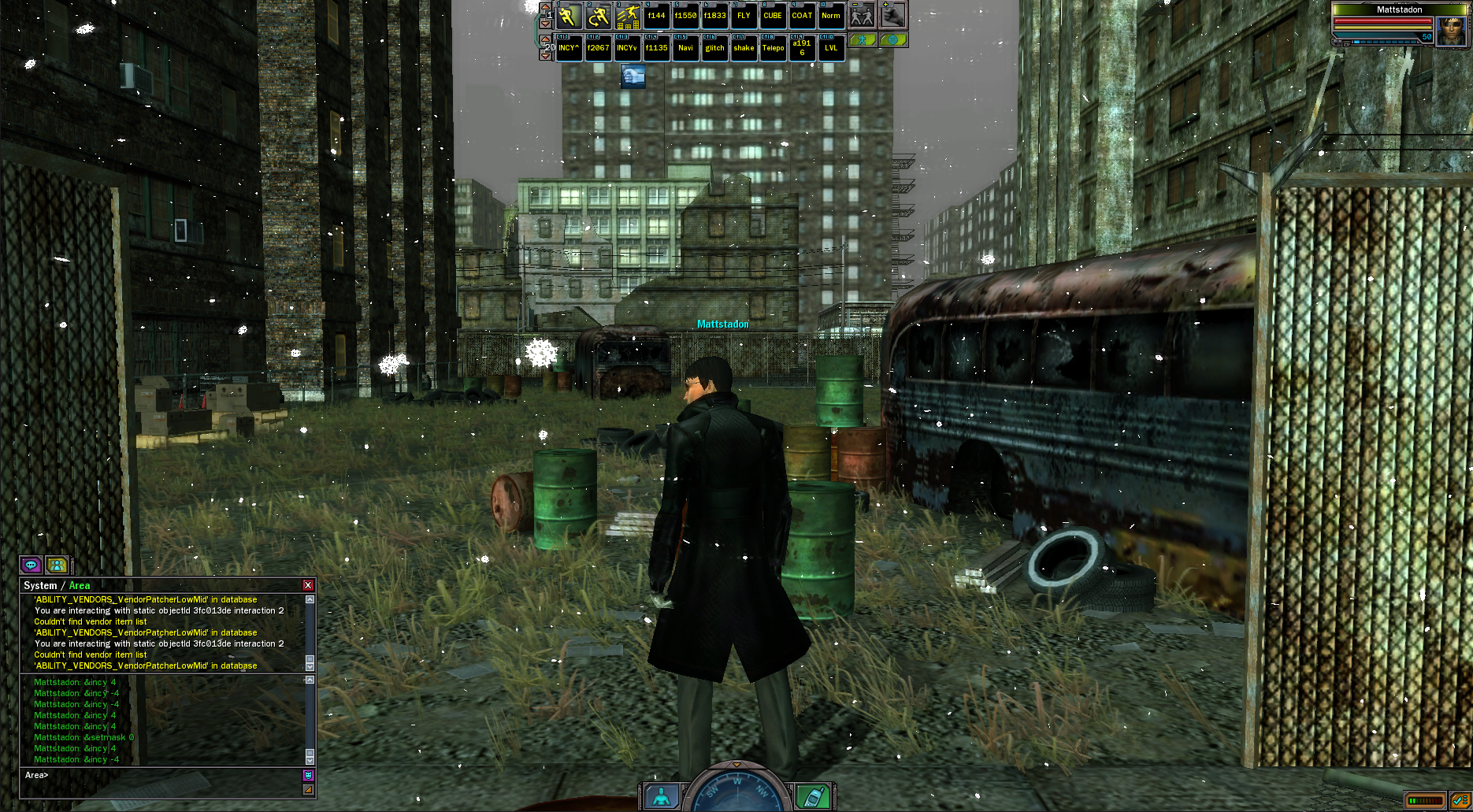Activate the FLY hotbar macro

(x=744, y=16)
